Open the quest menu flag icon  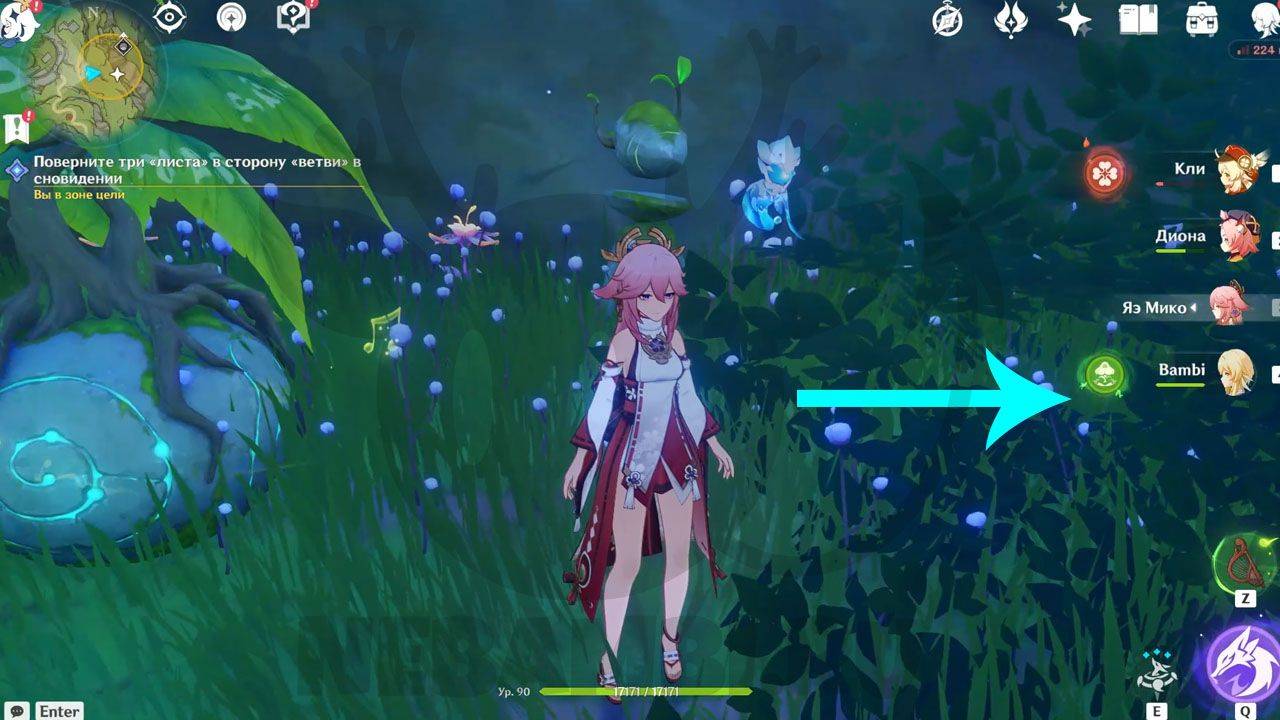pyautogui.click(x=17, y=127)
